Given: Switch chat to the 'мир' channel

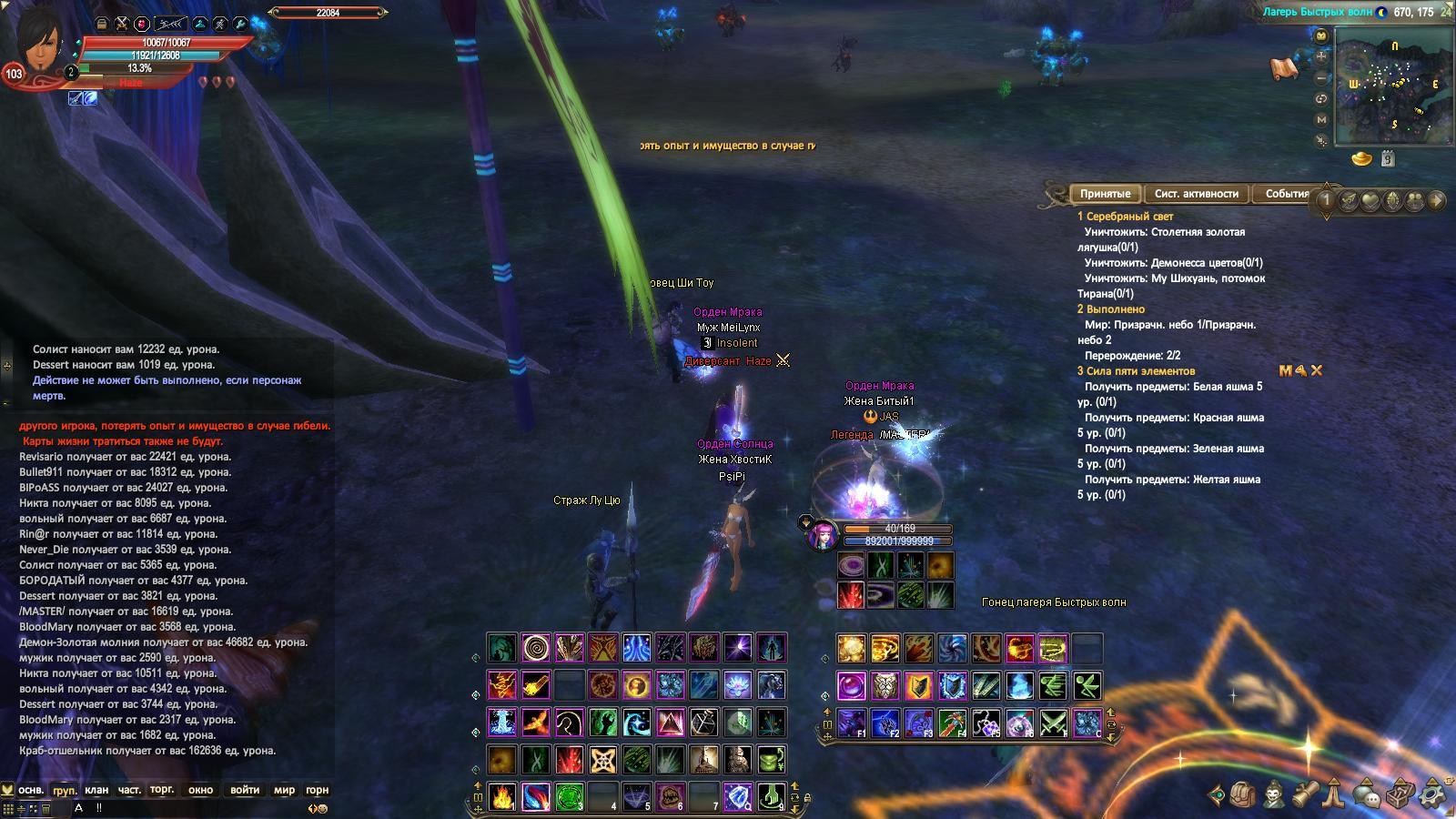Looking at the screenshot, I should click(x=284, y=790).
